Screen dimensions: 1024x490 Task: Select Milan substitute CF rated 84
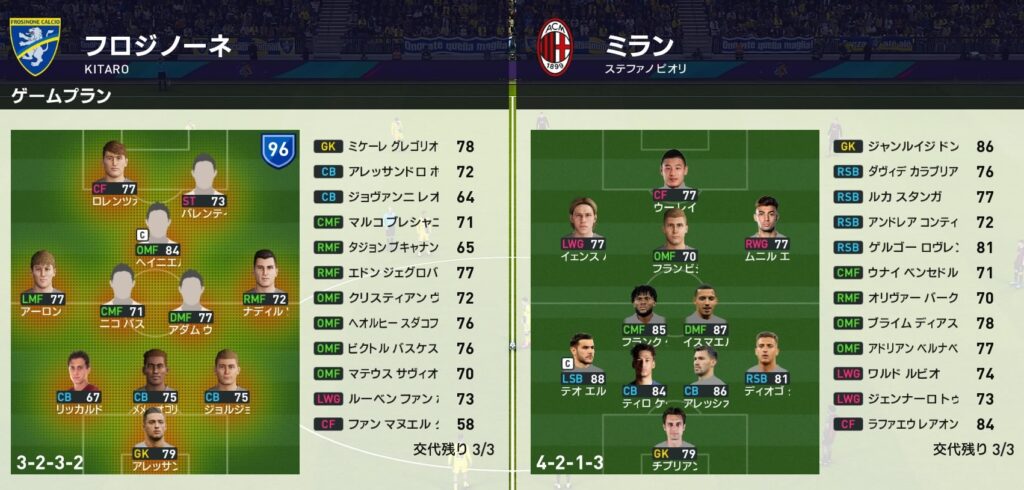click(910, 424)
